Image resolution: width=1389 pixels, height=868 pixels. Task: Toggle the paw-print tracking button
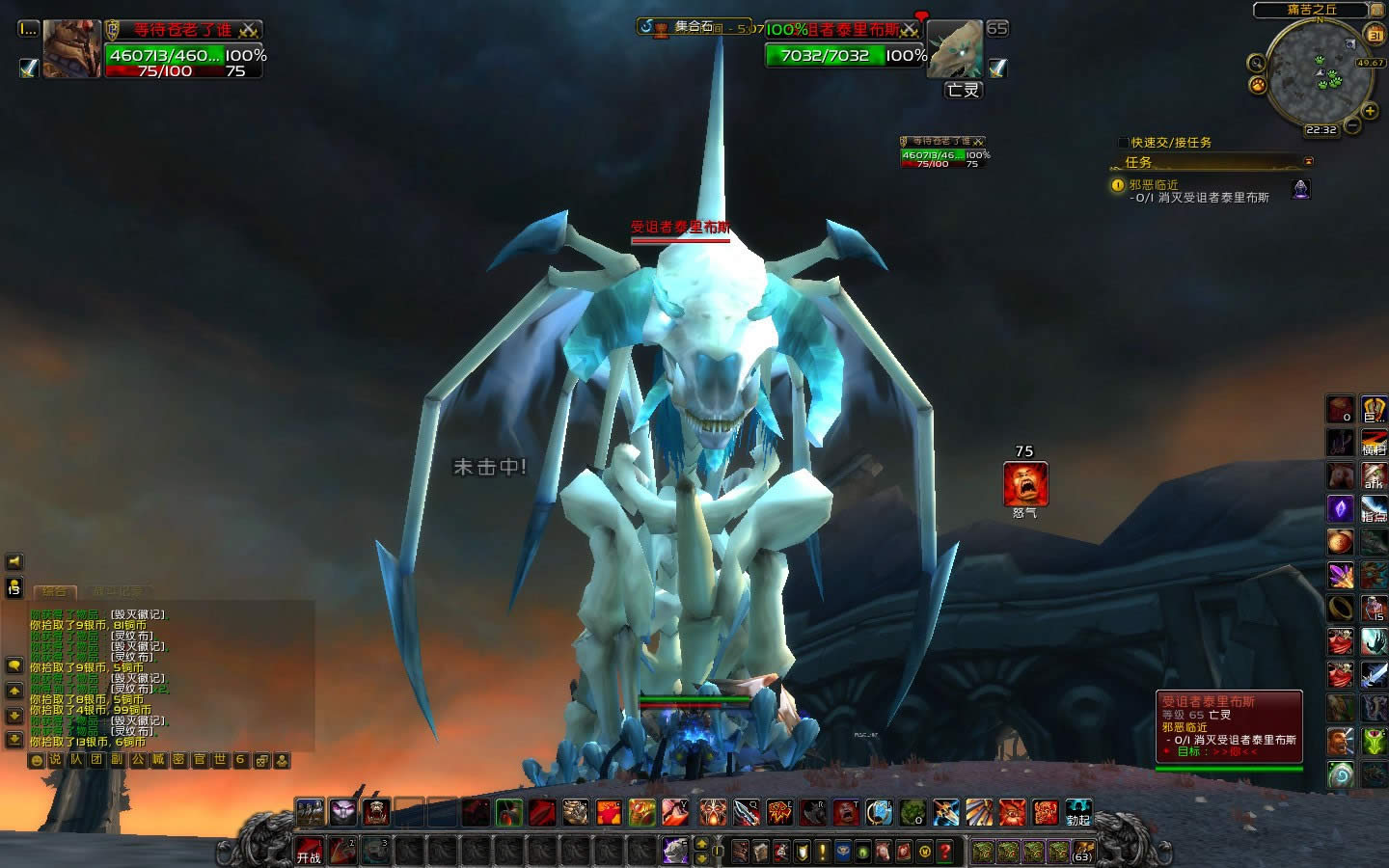1258,85
